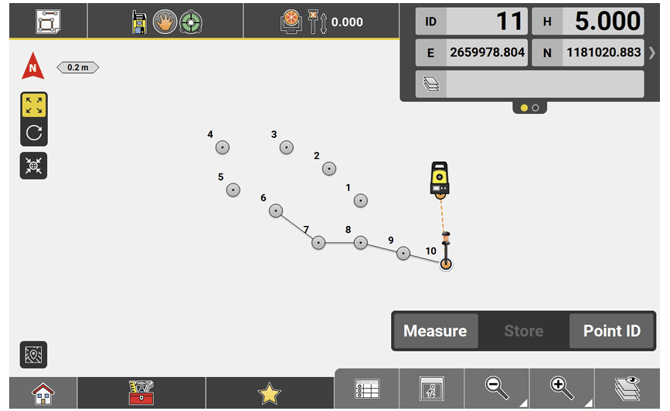
Task: Click the red north arrow indicator
Action: (x=33, y=69)
